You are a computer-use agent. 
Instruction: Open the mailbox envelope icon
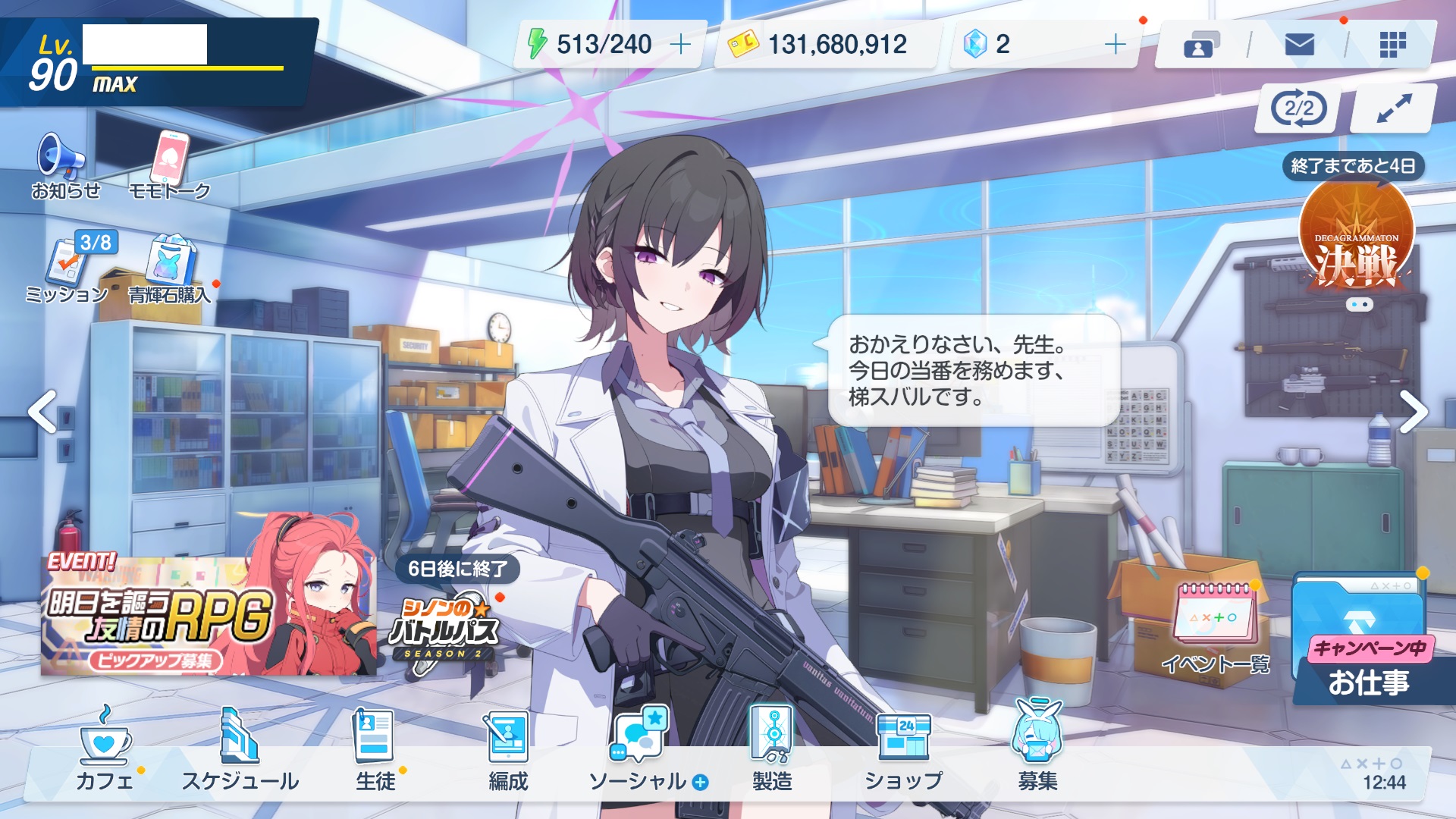pyautogui.click(x=1299, y=45)
